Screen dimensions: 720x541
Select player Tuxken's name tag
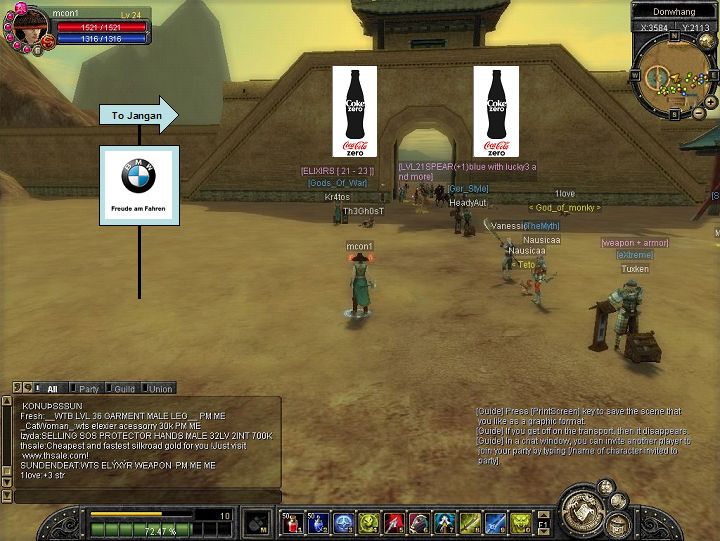click(634, 269)
